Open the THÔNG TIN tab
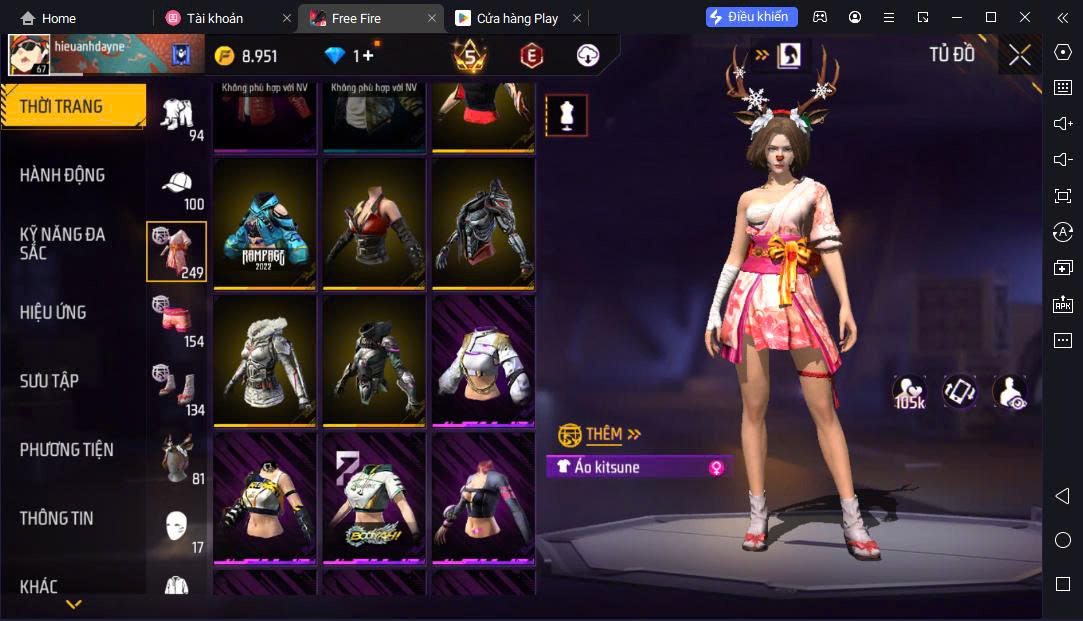1083x621 pixels. [x=56, y=518]
